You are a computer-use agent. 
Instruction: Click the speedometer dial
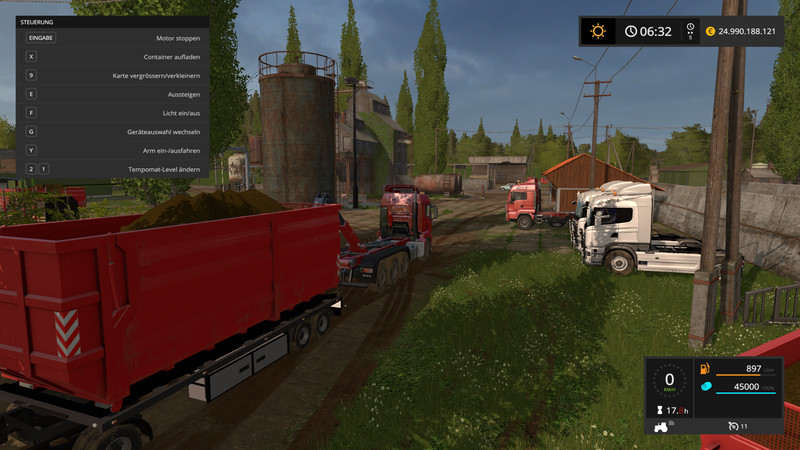coord(669,381)
